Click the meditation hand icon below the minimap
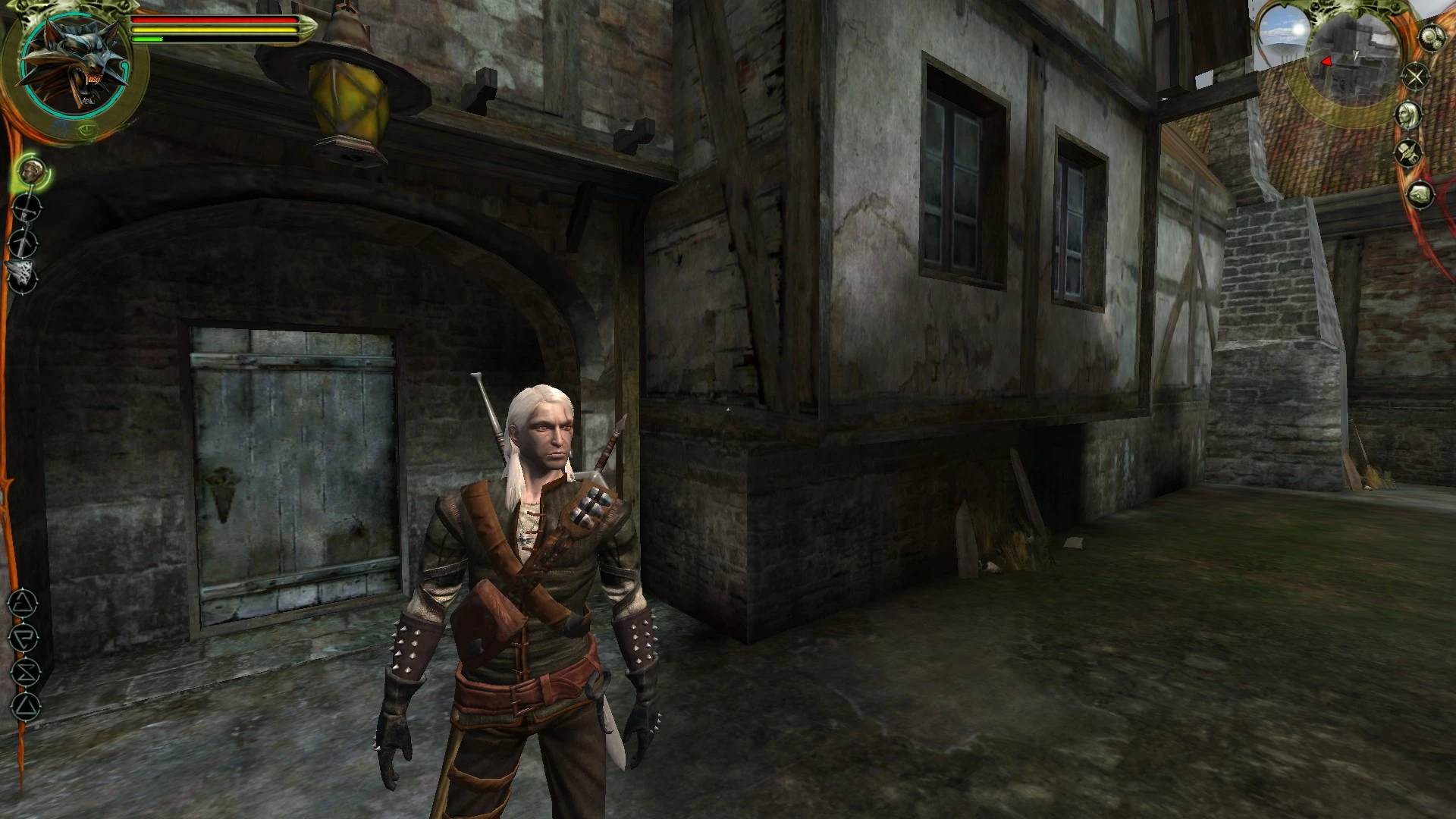Screen dimensions: 1456x819 [1420, 194]
